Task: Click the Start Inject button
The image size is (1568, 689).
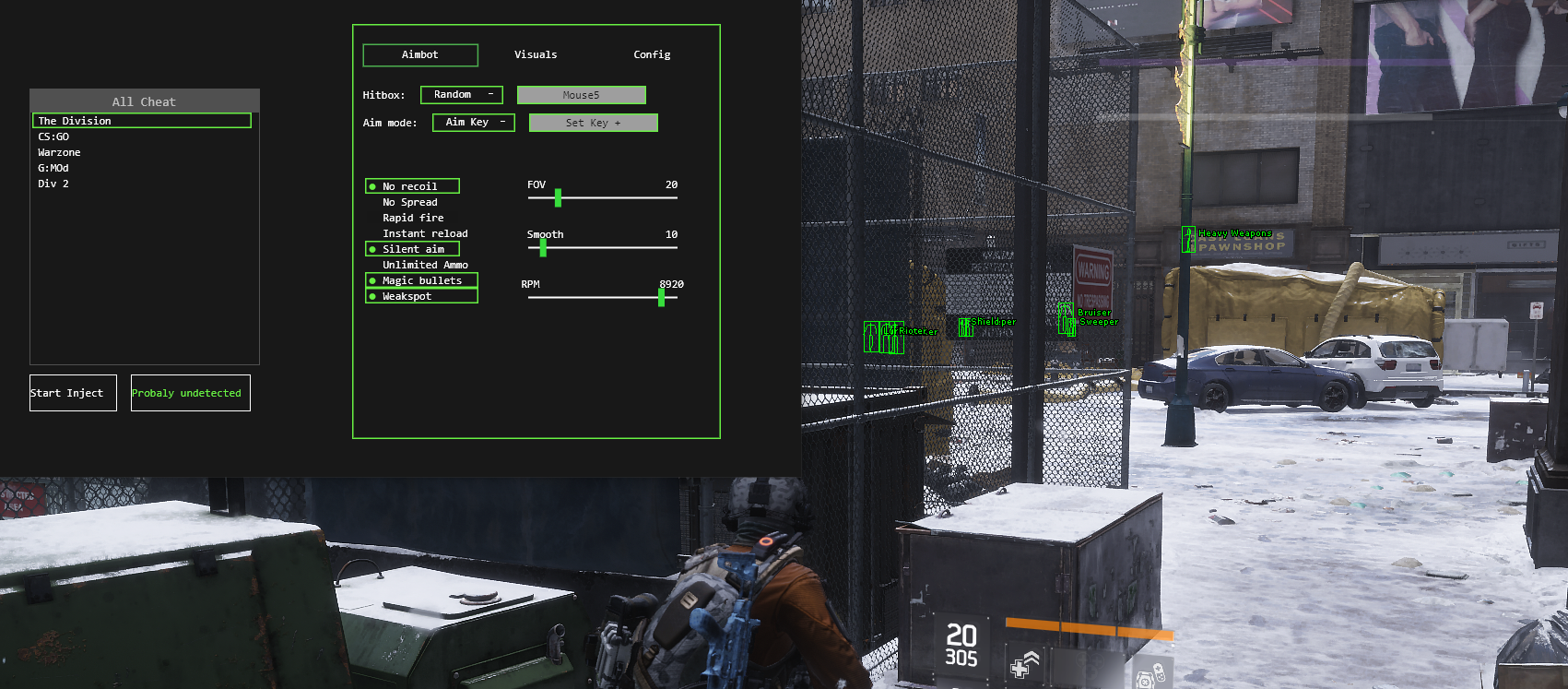Action: point(73,393)
